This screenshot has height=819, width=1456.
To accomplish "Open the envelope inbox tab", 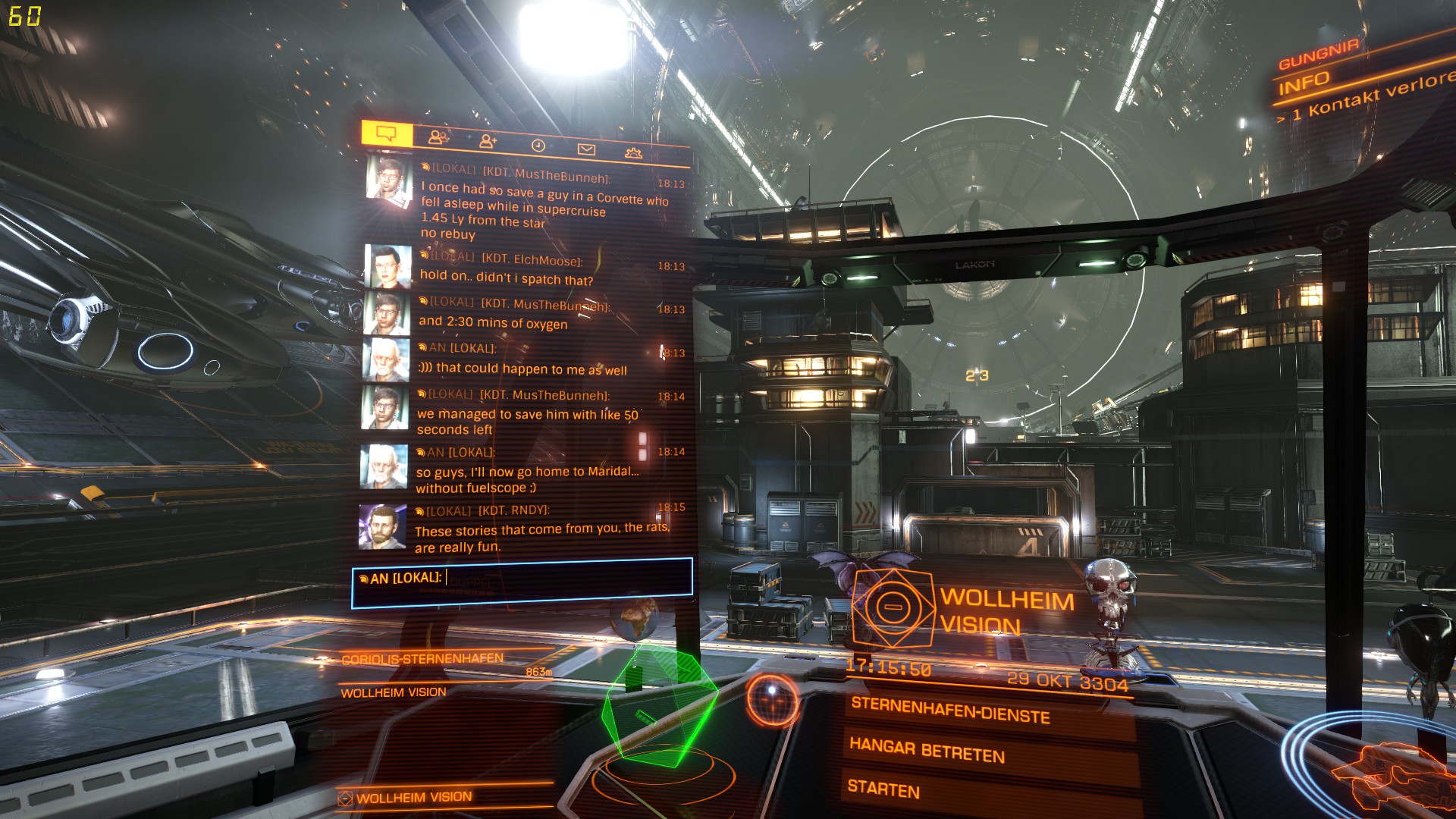I will click(x=586, y=149).
